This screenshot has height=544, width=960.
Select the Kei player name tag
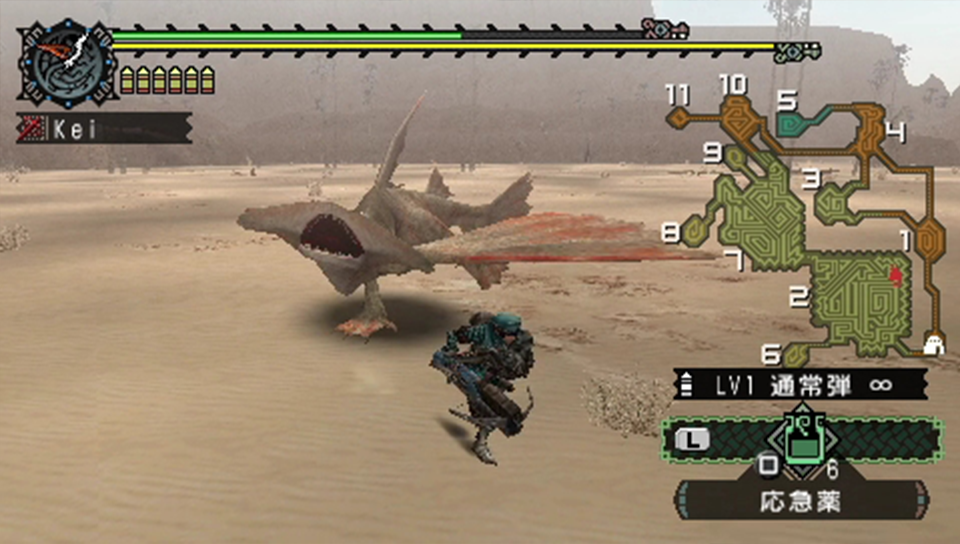[x=104, y=128]
